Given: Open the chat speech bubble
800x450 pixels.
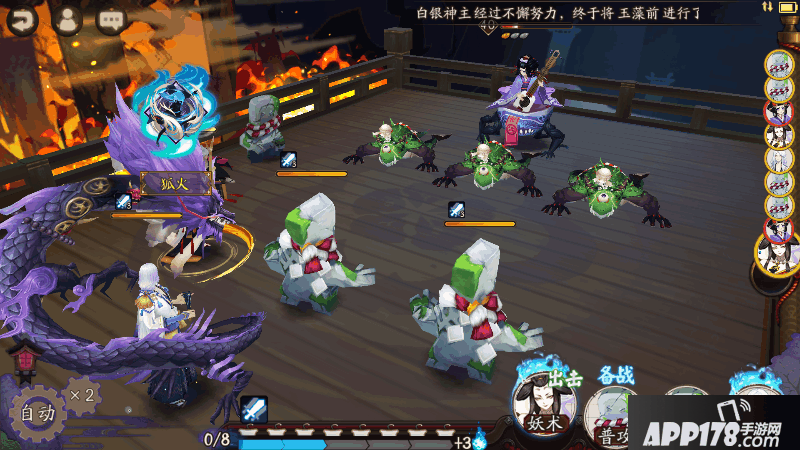Looking at the screenshot, I should [x=110, y=19].
